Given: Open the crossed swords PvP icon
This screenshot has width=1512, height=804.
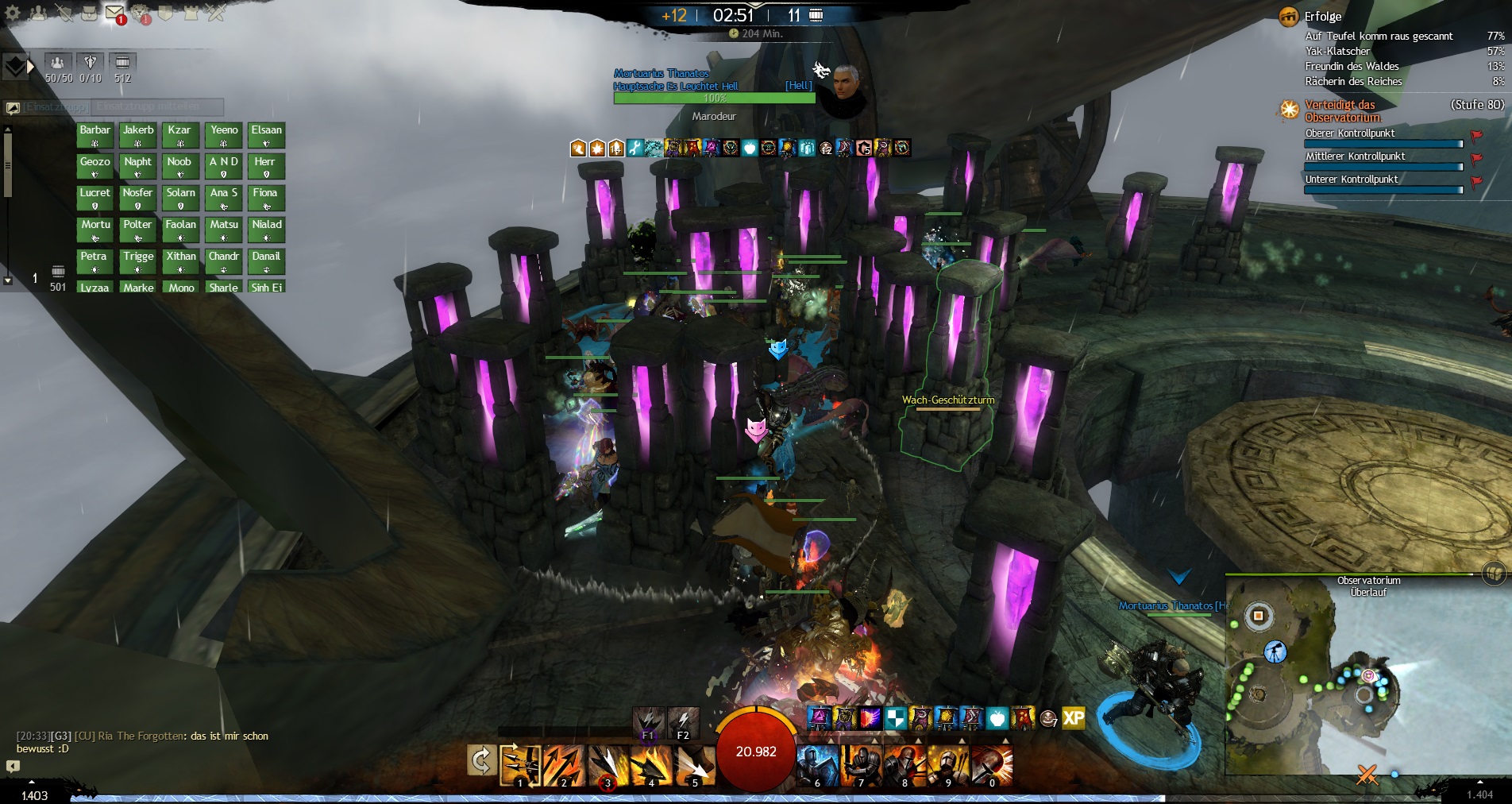Looking at the screenshot, I should tap(216, 13).
